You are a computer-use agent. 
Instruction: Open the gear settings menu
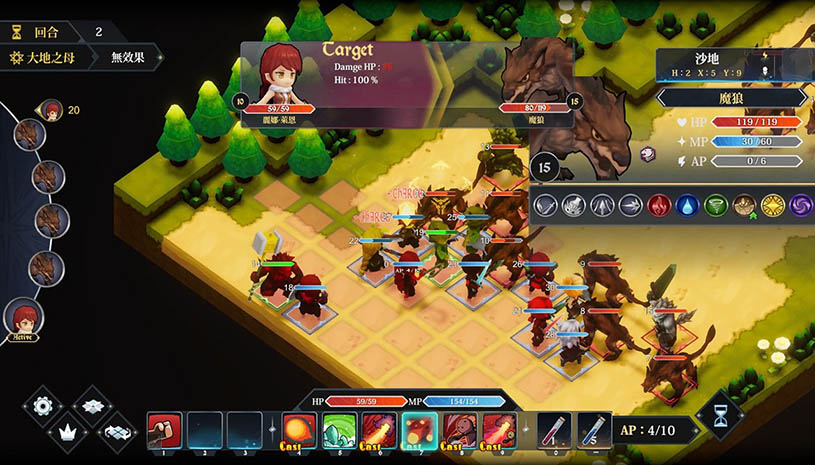pyautogui.click(x=42, y=406)
